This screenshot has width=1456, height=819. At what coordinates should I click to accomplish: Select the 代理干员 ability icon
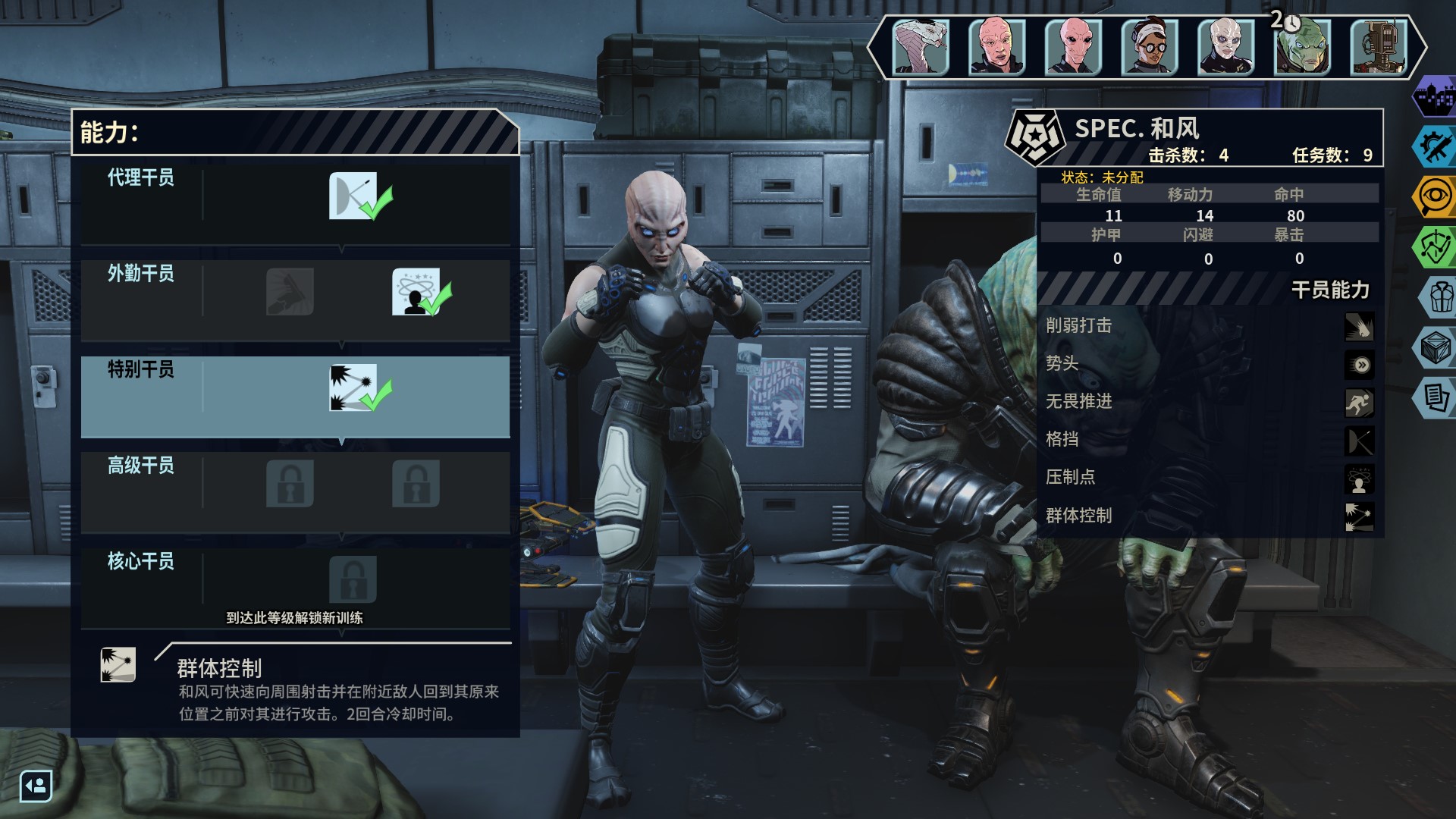(353, 196)
